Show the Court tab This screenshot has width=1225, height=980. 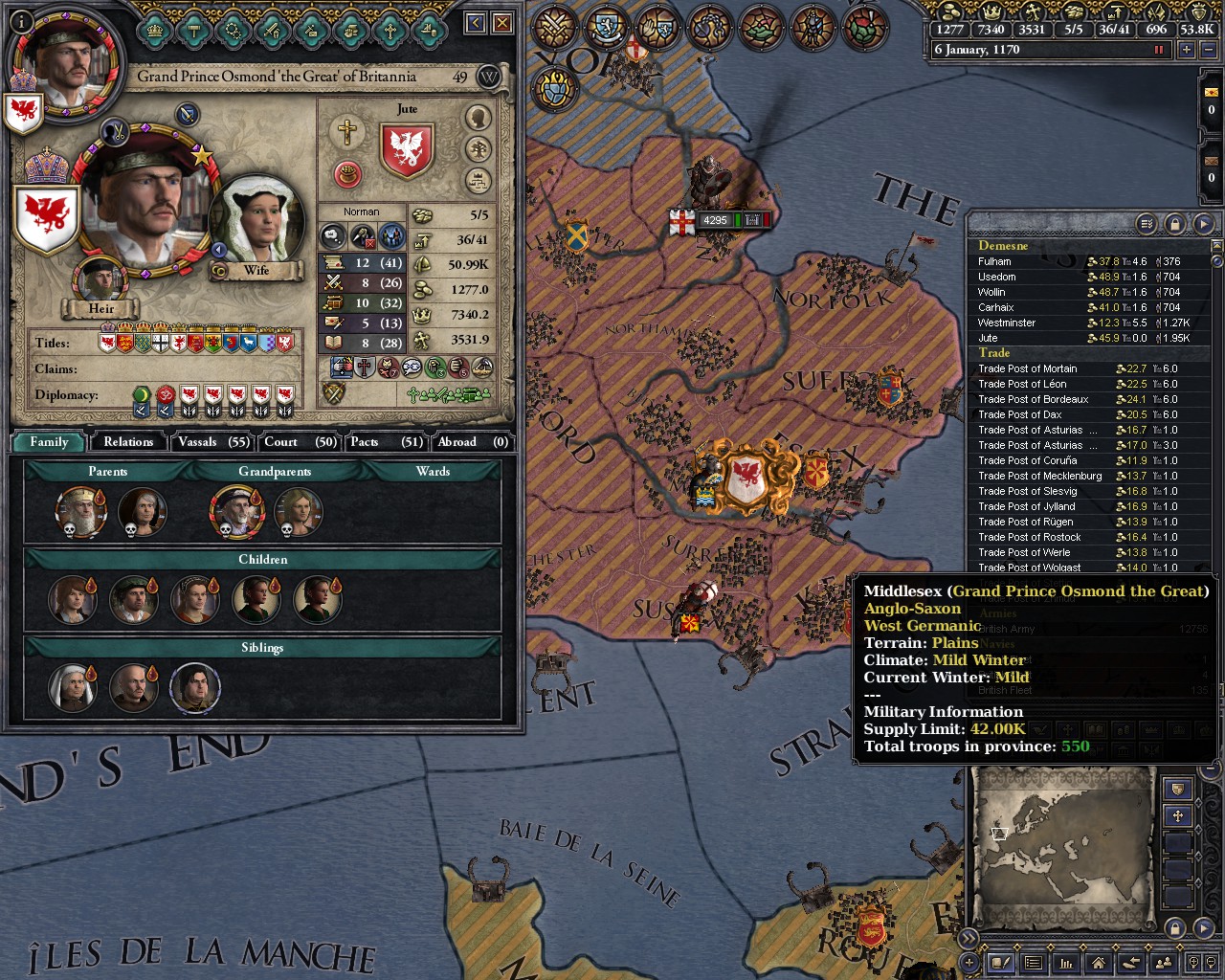[300, 441]
